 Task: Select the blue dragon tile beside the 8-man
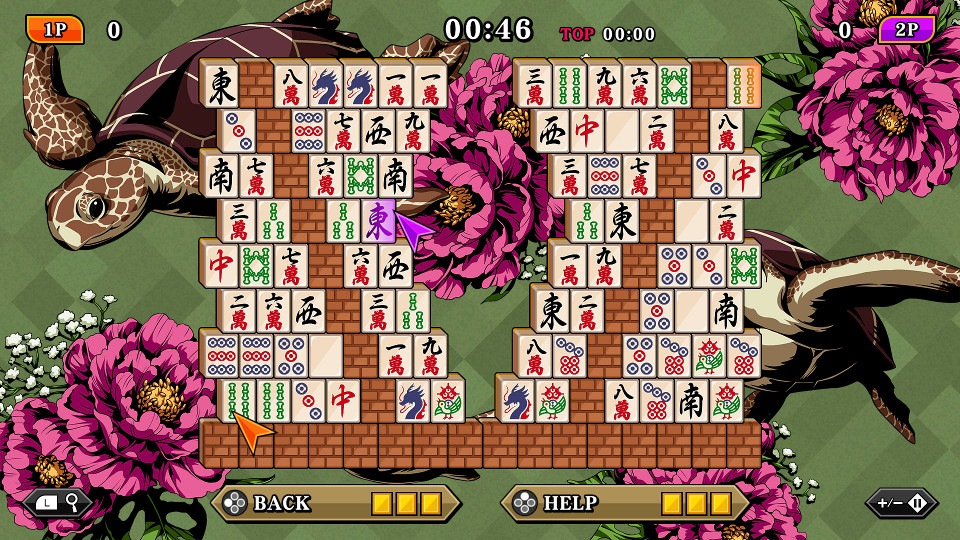pyautogui.click(x=325, y=86)
